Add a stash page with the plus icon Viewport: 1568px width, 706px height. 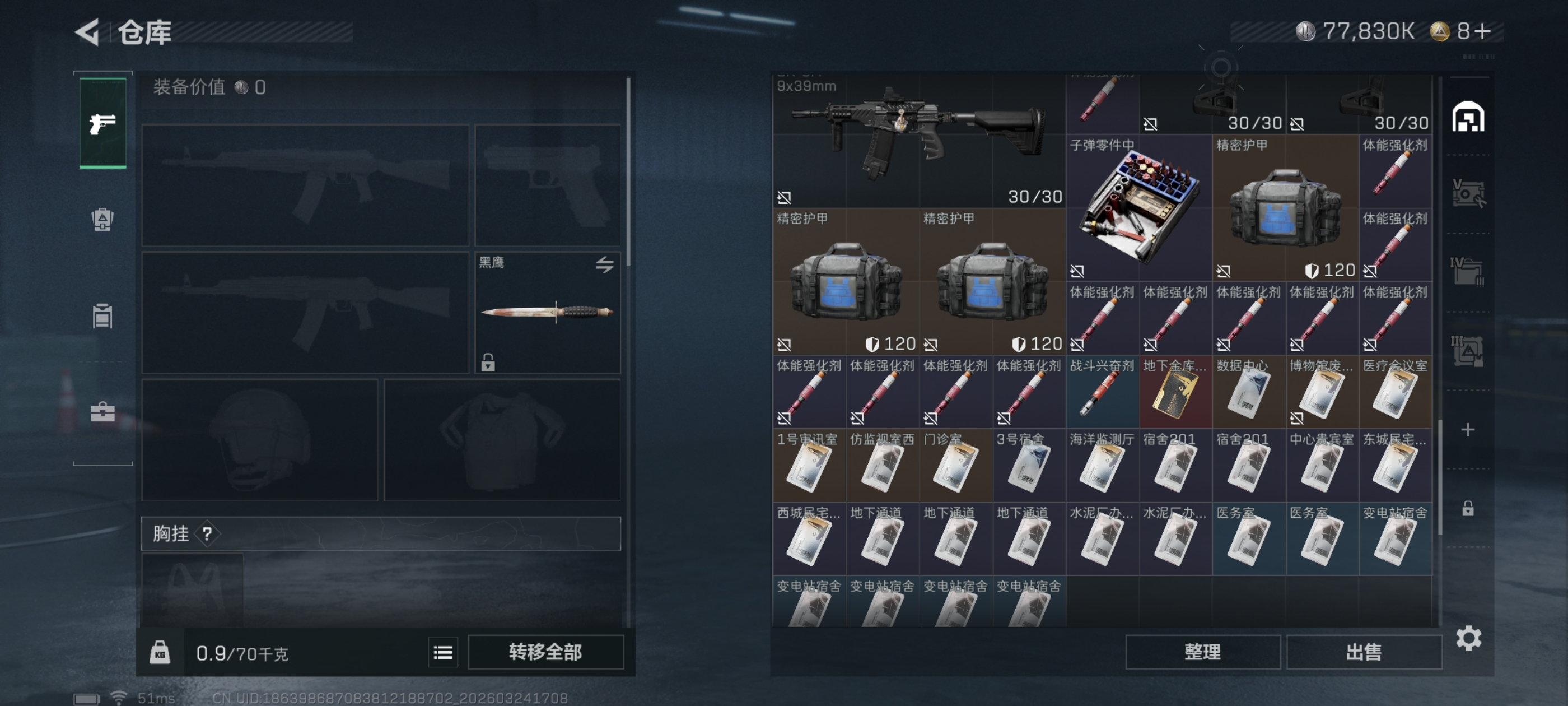pyautogui.click(x=1468, y=429)
